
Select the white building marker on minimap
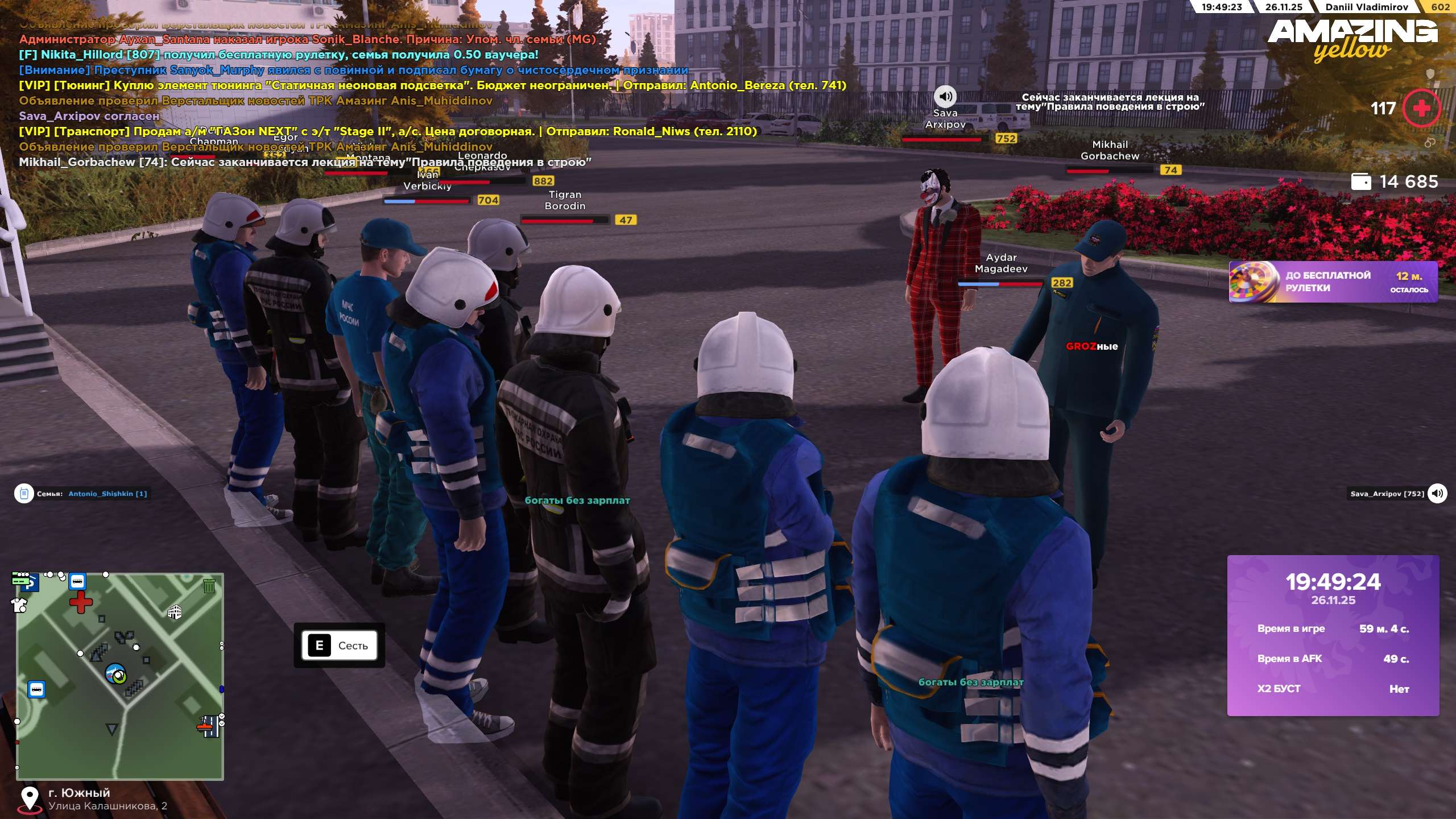coord(174,612)
